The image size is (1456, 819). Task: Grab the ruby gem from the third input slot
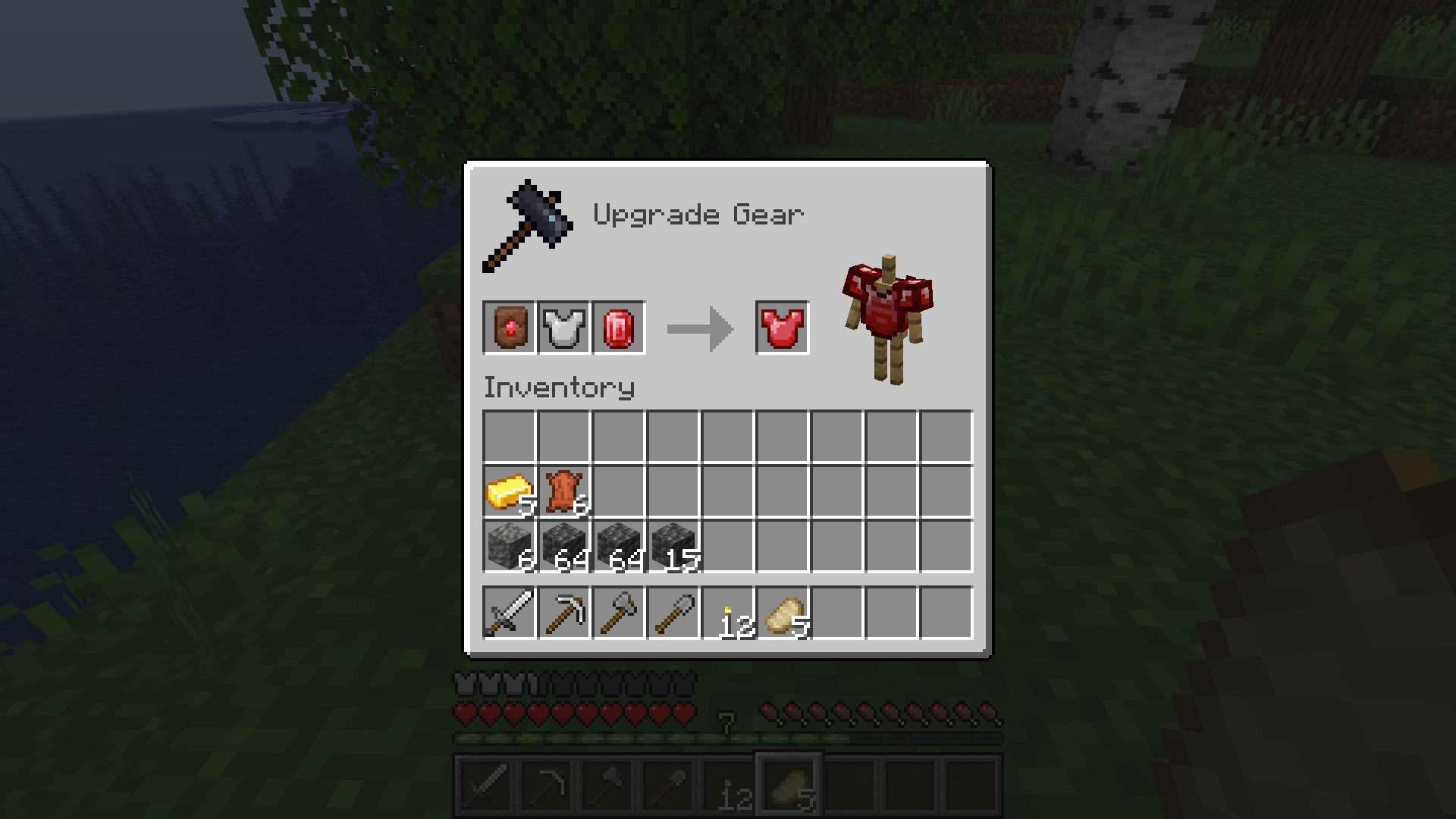(x=618, y=327)
